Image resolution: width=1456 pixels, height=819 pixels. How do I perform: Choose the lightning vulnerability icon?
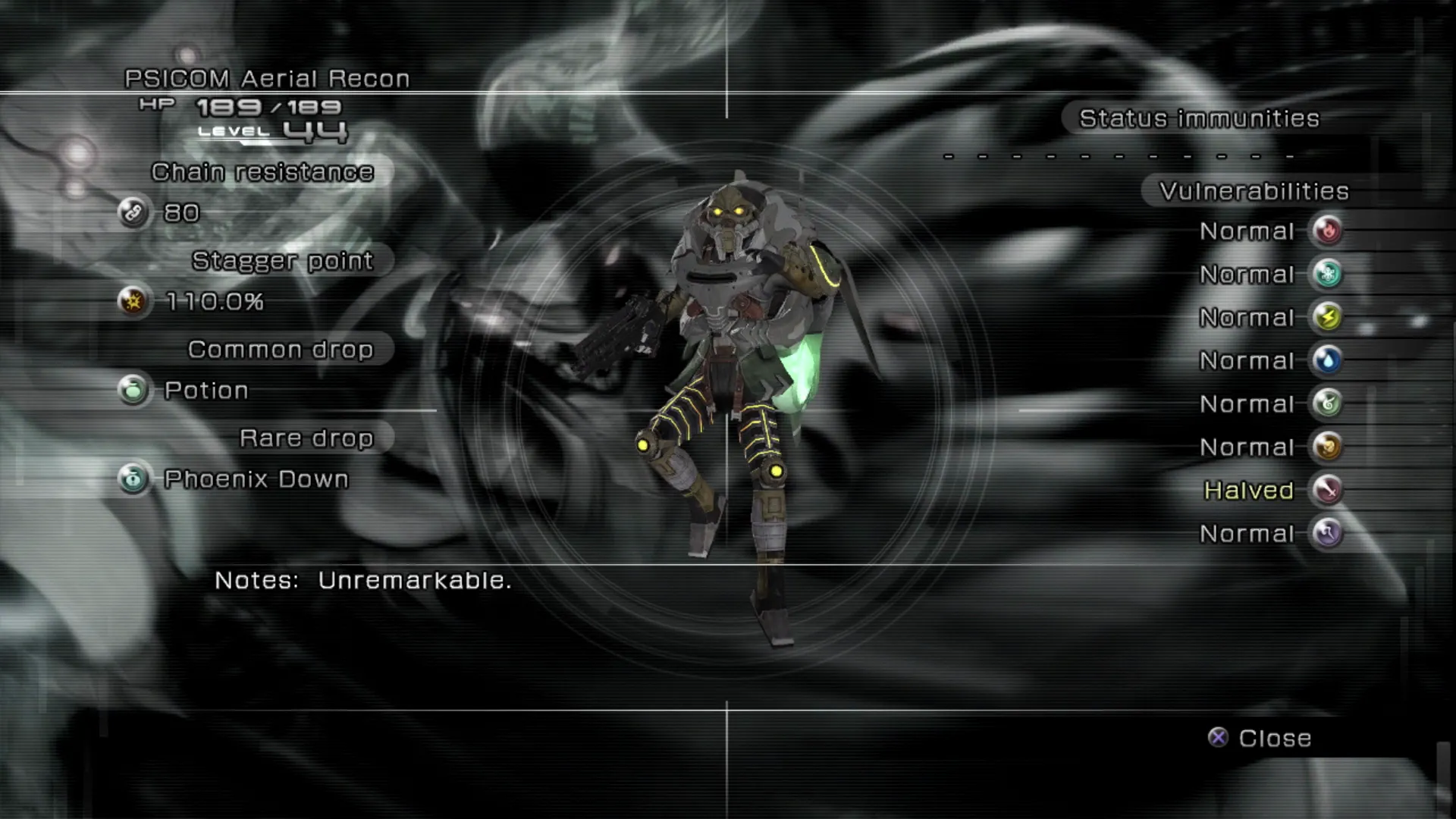pos(1327,317)
